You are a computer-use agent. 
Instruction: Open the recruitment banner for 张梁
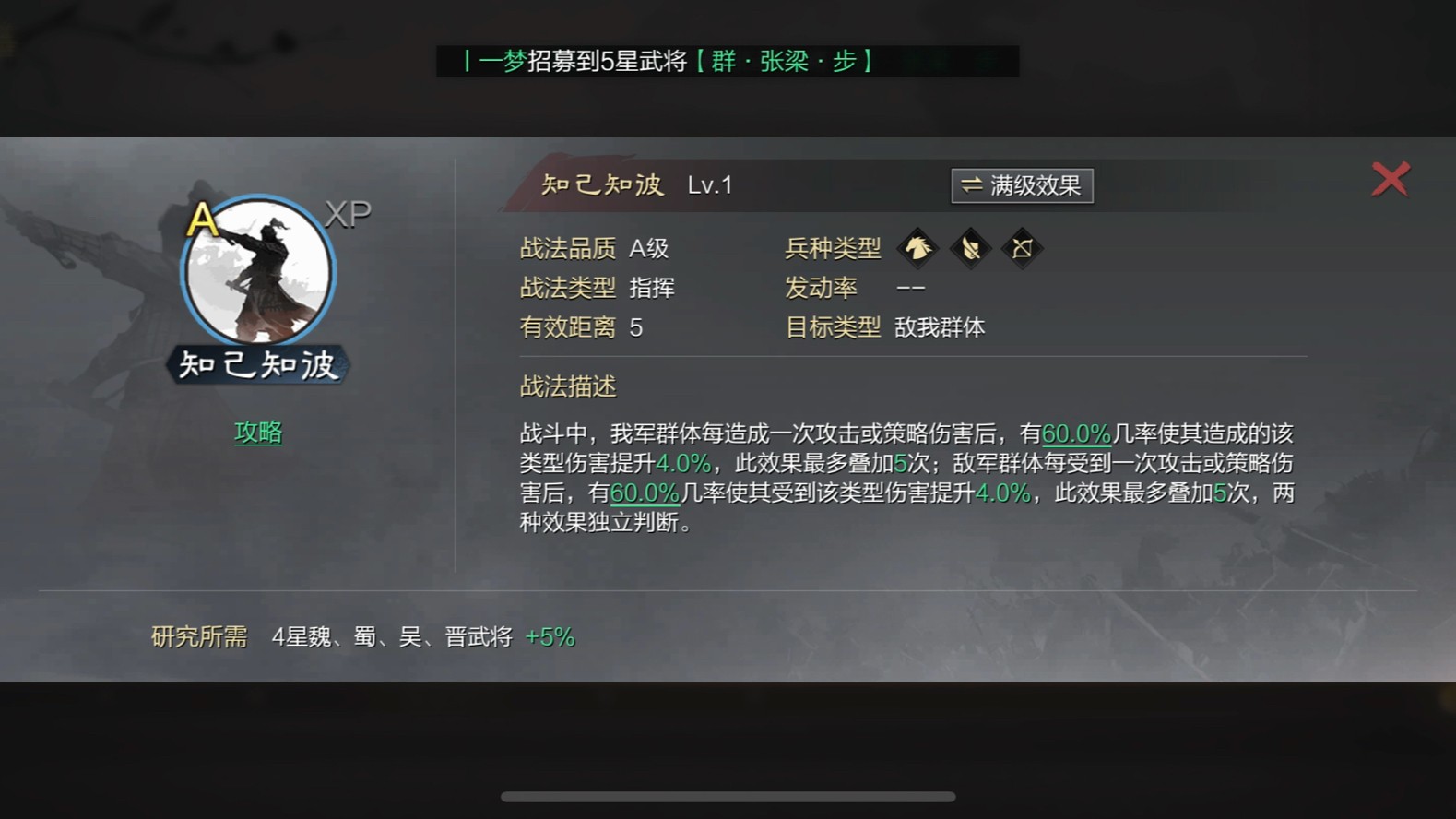(728, 62)
